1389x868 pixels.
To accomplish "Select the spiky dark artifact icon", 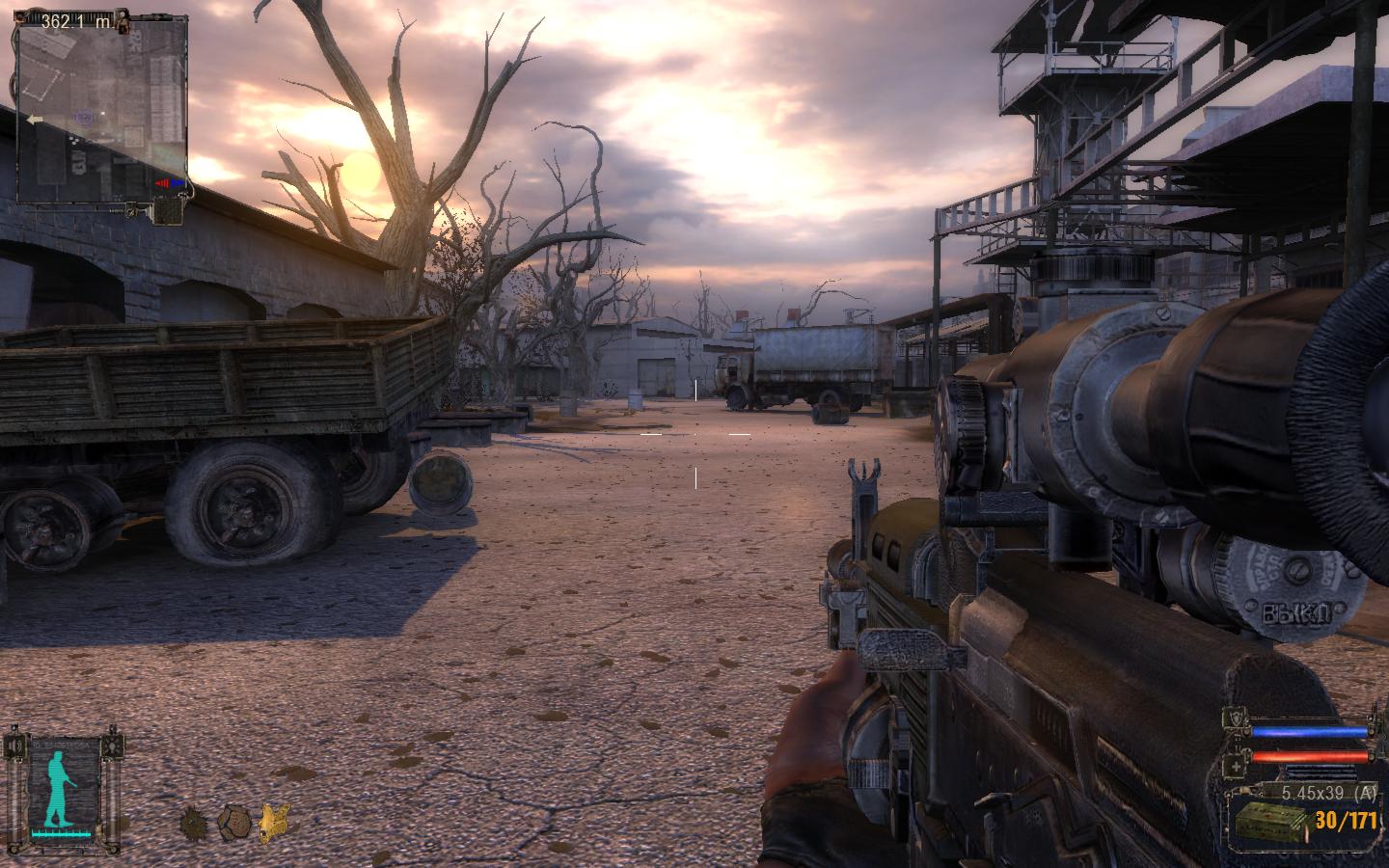I will pyautogui.click(x=194, y=823).
